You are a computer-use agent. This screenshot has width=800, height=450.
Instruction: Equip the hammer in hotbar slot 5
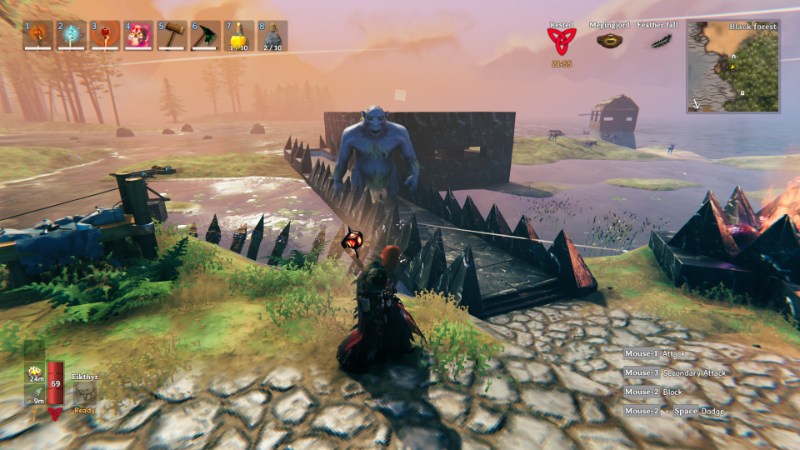[x=173, y=35]
